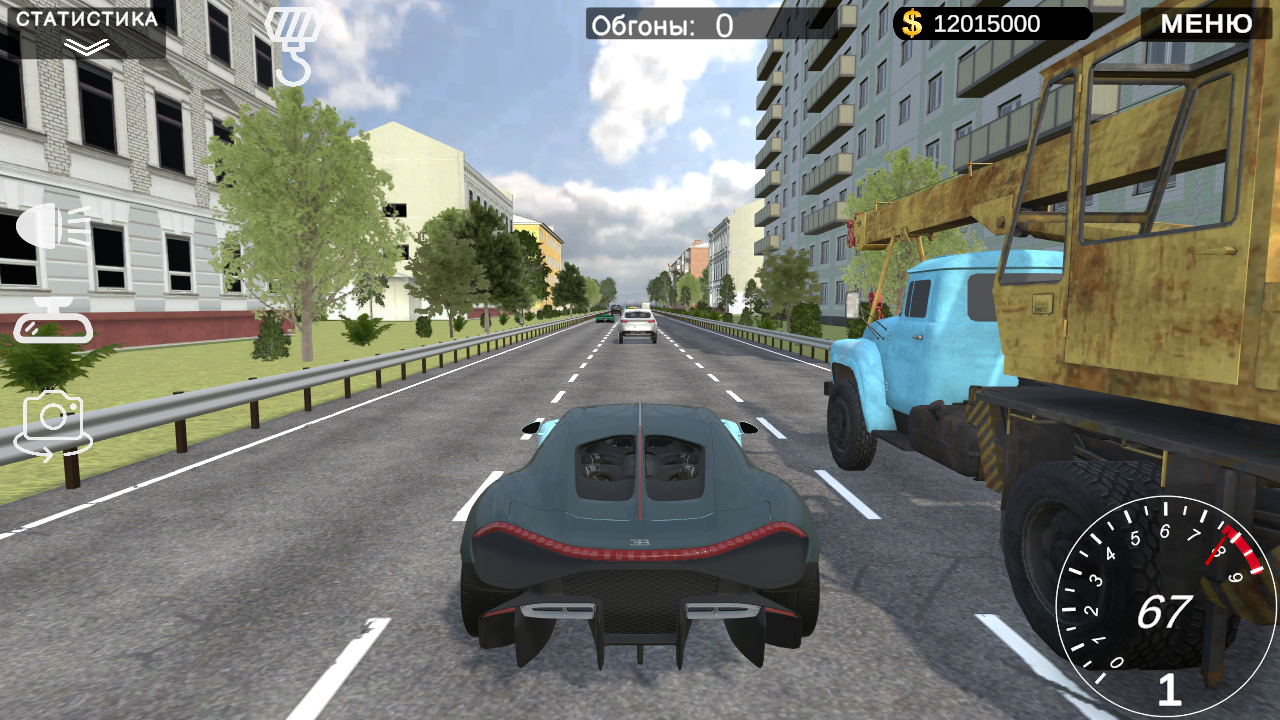
Task: Click the gold dollar sign icon
Action: click(911, 22)
